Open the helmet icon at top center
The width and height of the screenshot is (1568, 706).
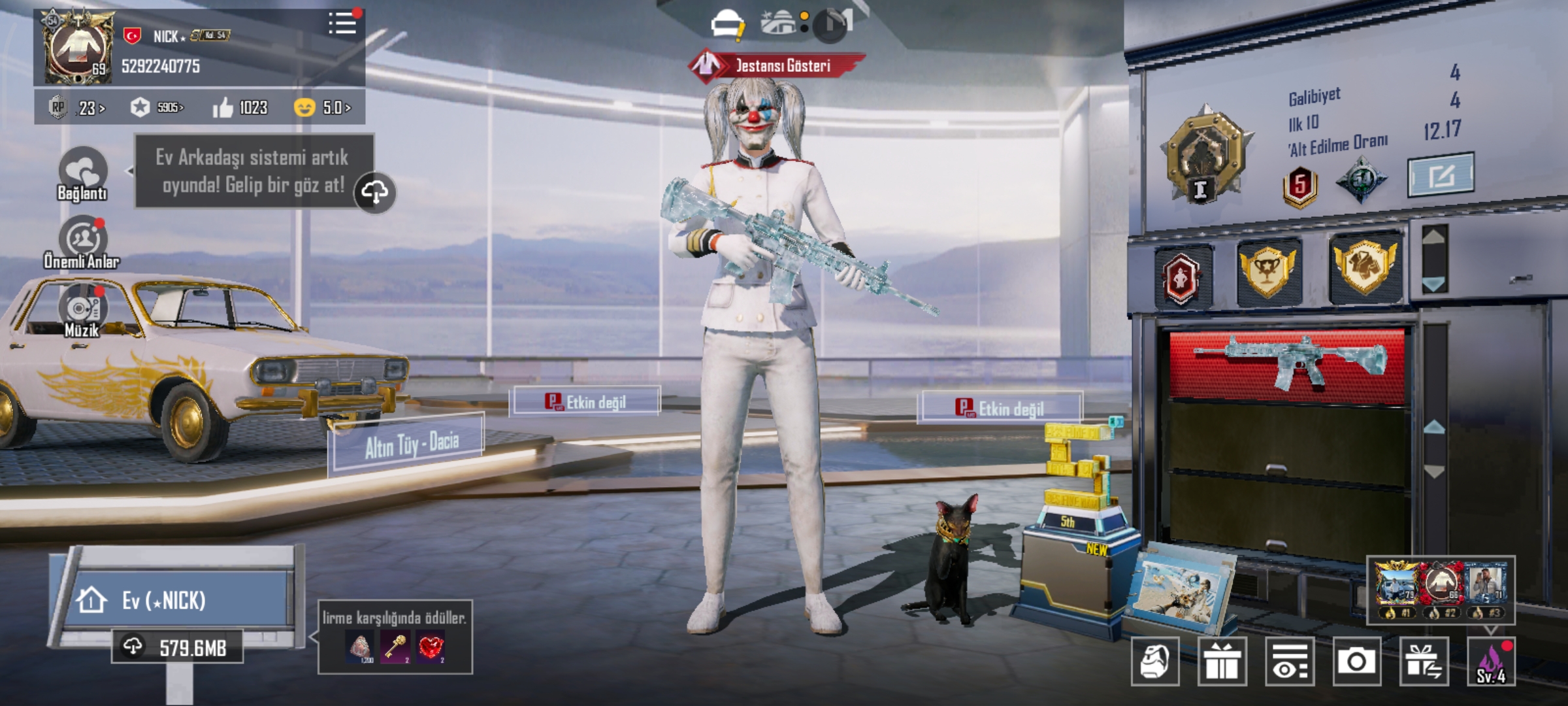[727, 25]
